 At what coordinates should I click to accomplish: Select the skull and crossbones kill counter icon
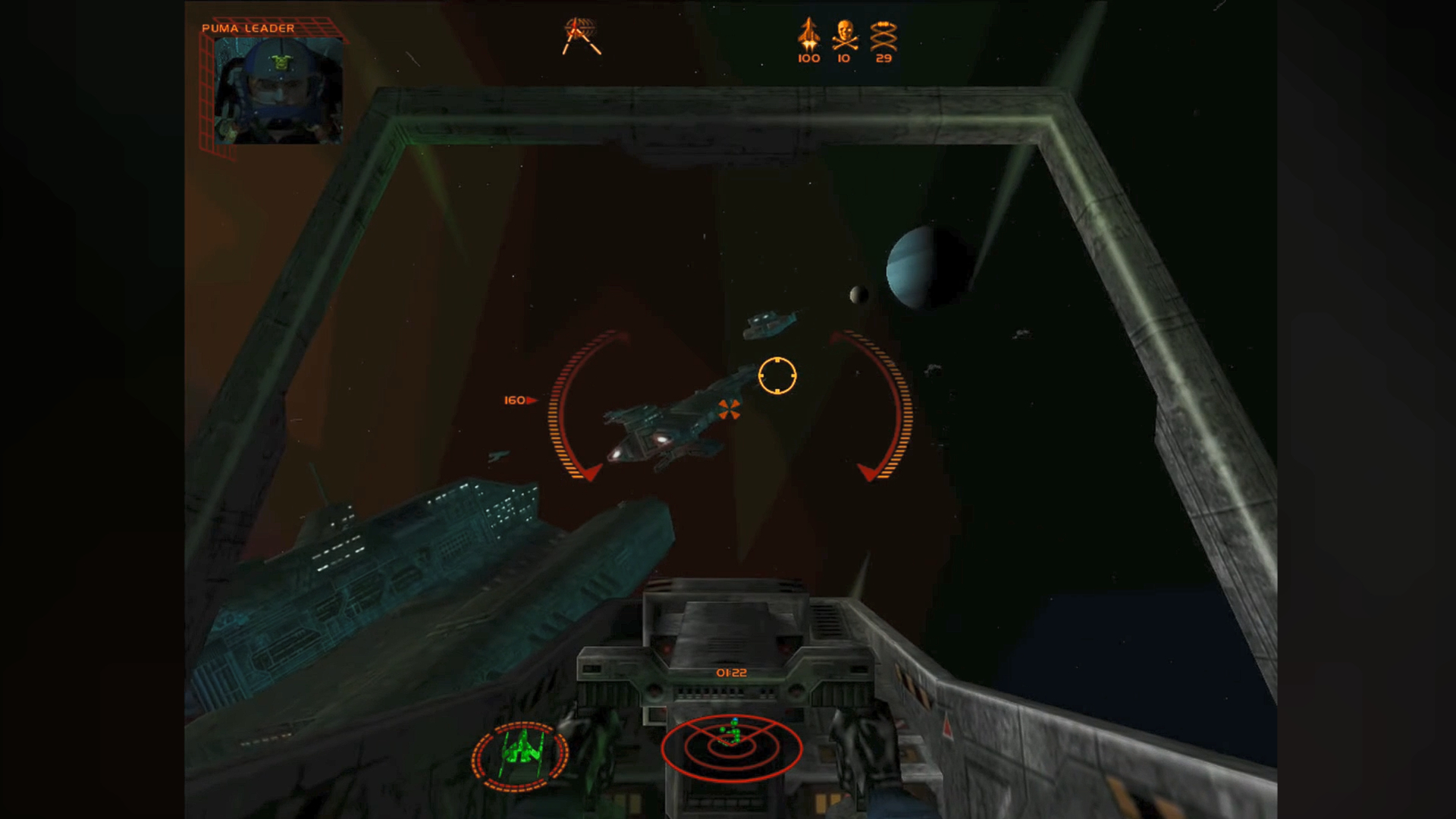843,34
